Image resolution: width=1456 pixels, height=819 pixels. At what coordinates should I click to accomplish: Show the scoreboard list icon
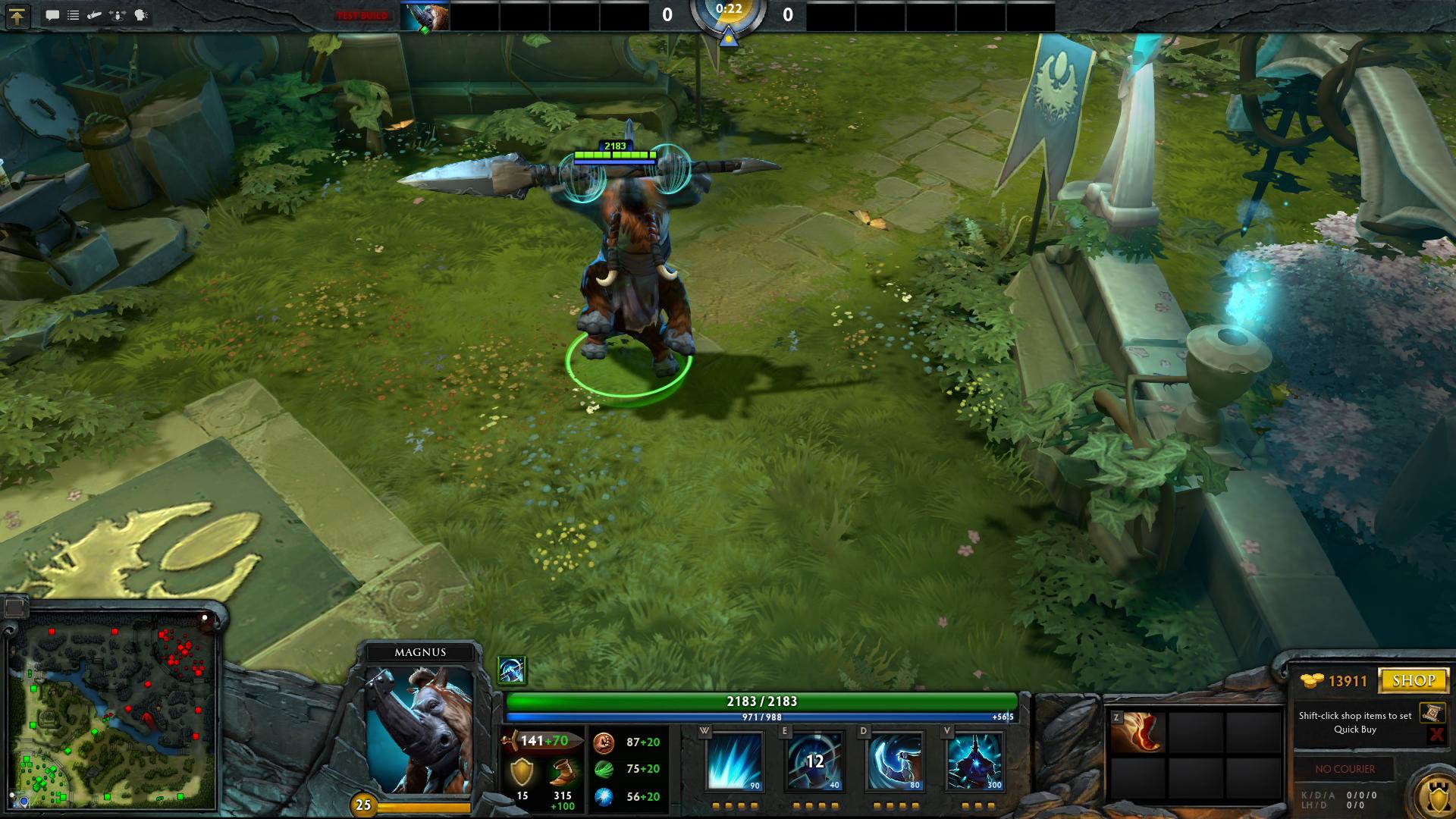coord(74,15)
